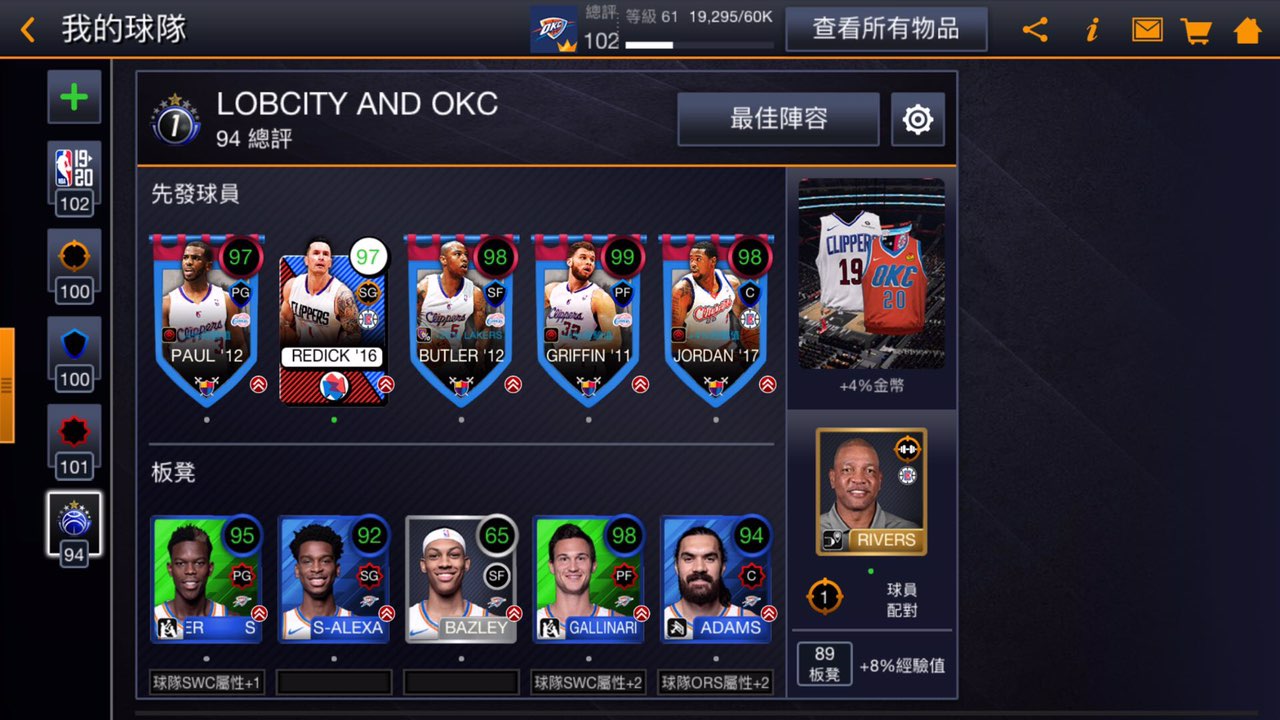Open the shopping cart store
Image resolution: width=1280 pixels, height=720 pixels.
click(1196, 30)
